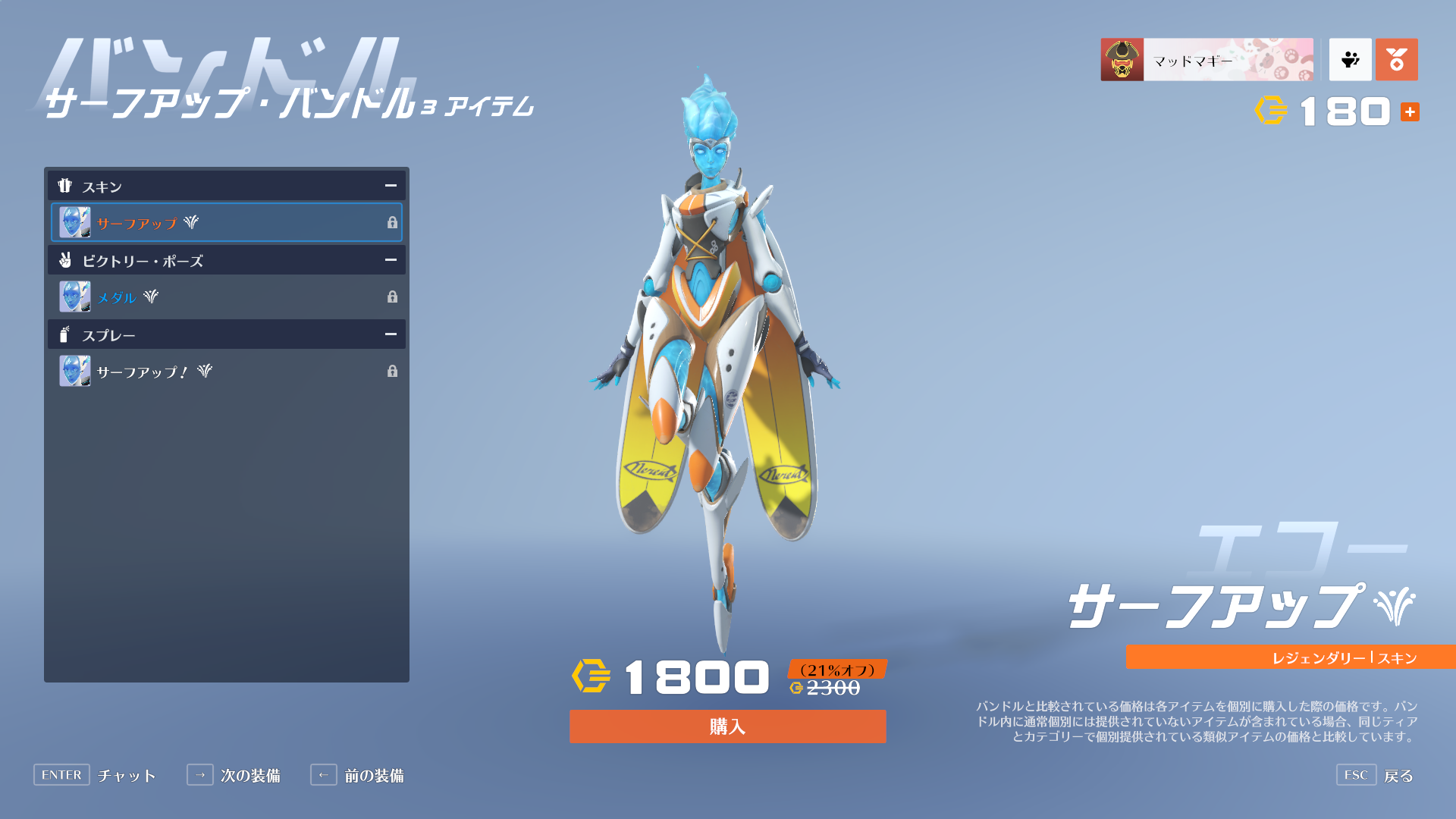Open the マッドマギー player profile card
Screen dimensions: 1456x819
[1207, 60]
